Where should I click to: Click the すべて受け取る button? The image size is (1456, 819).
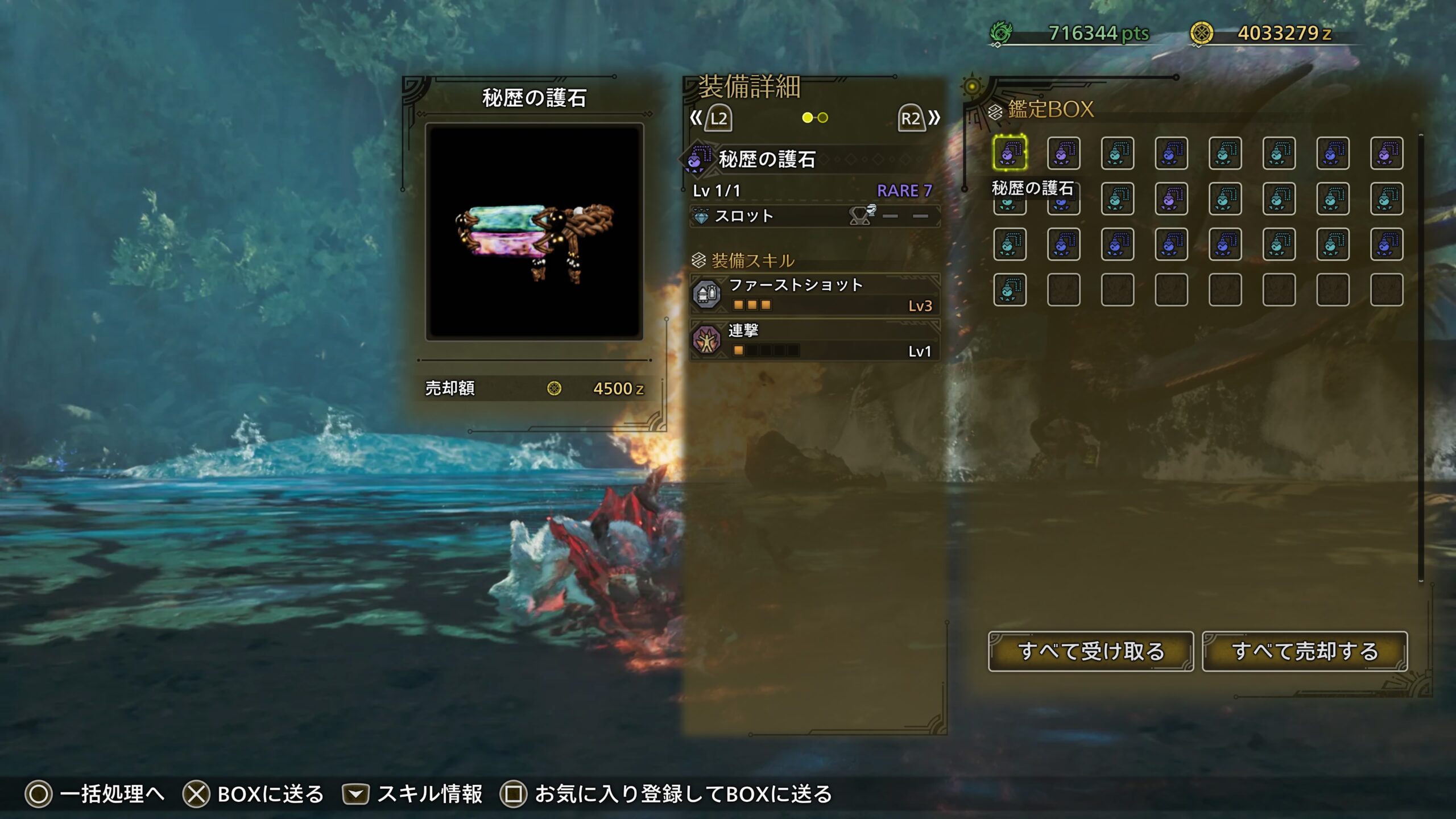[x=1090, y=651]
